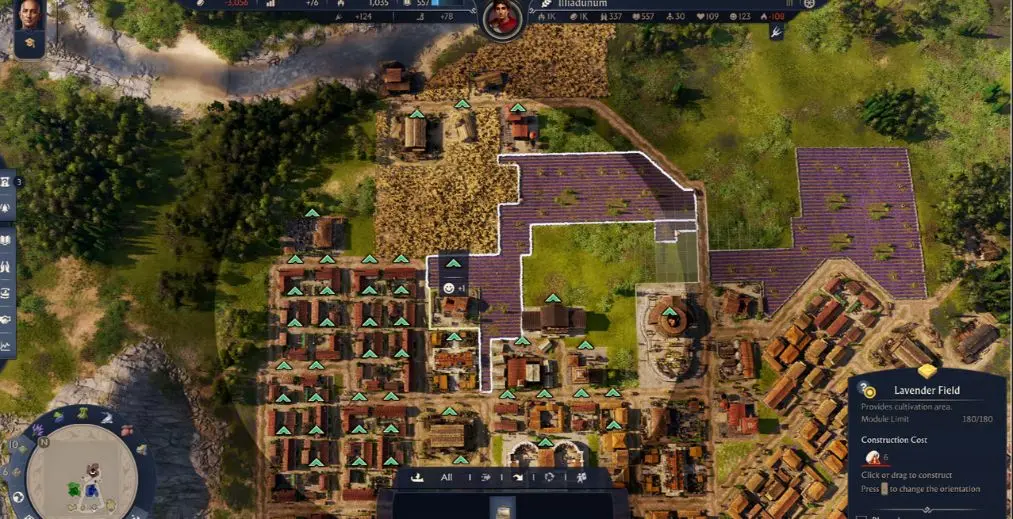1013x519 pixels.
Task: Activate the curved arrow relocate tool
Action: 518,477
